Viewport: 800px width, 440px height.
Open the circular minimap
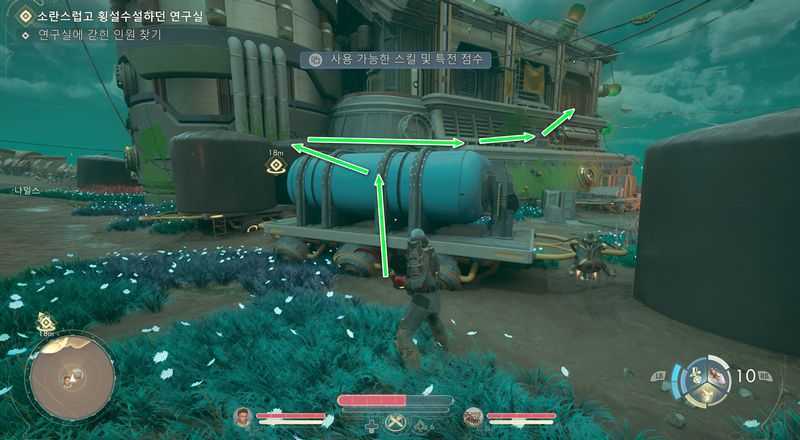71,377
